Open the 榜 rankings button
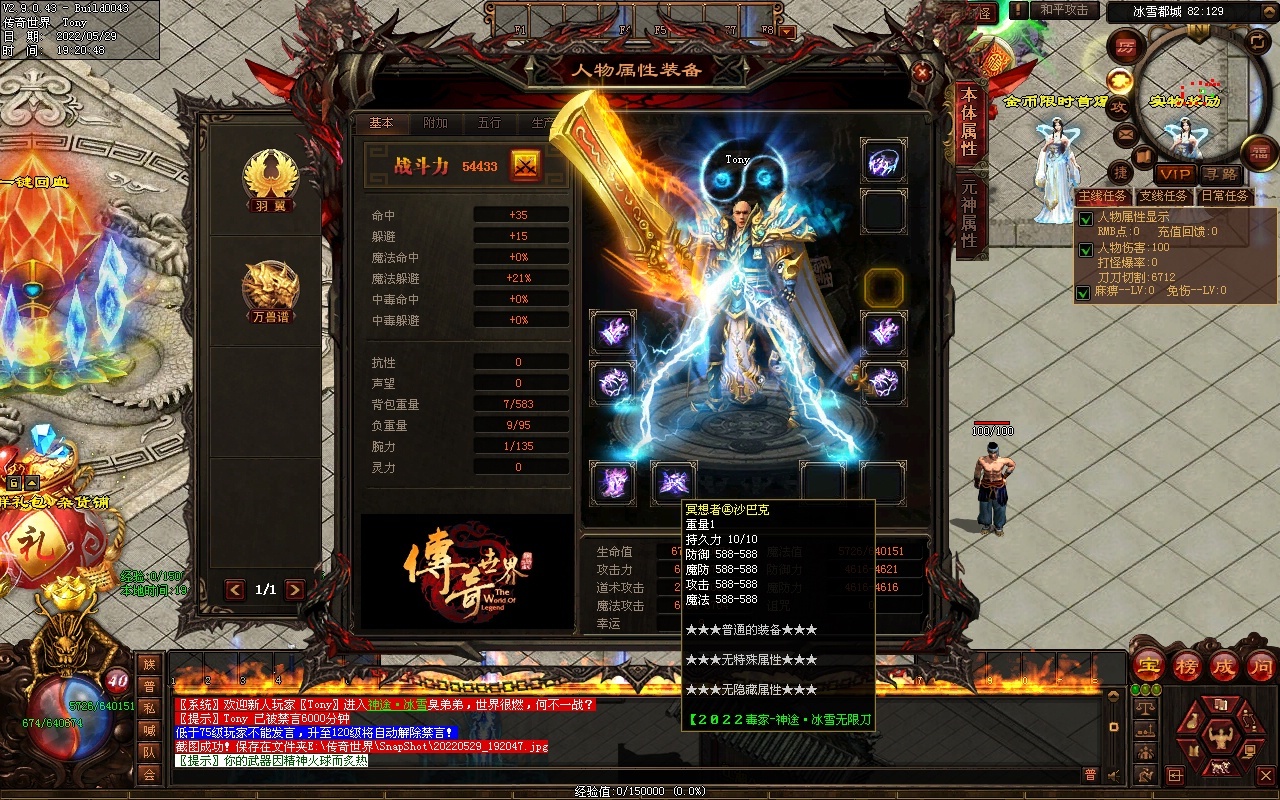 [1187, 665]
